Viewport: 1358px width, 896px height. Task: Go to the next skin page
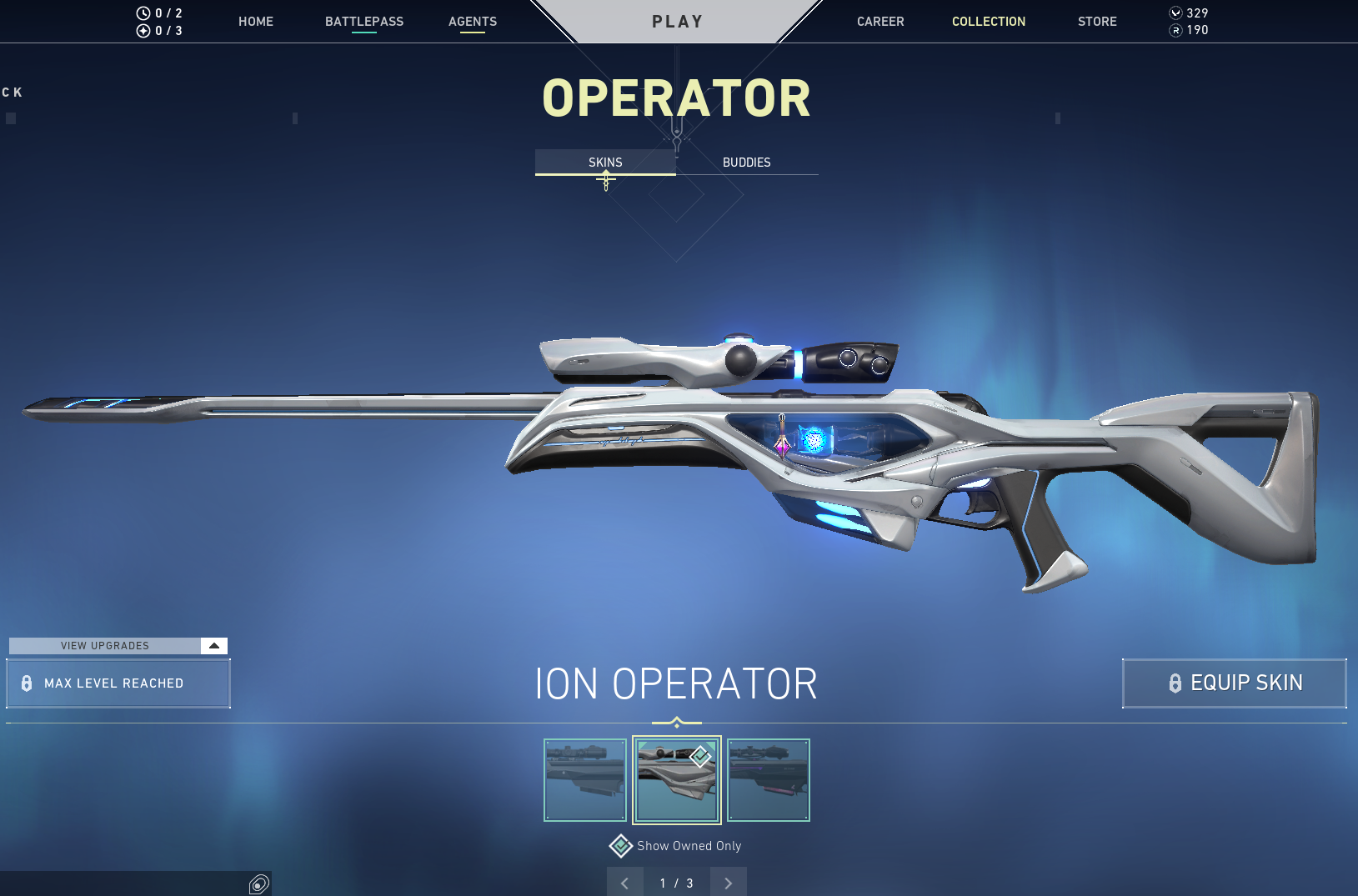tap(728, 883)
